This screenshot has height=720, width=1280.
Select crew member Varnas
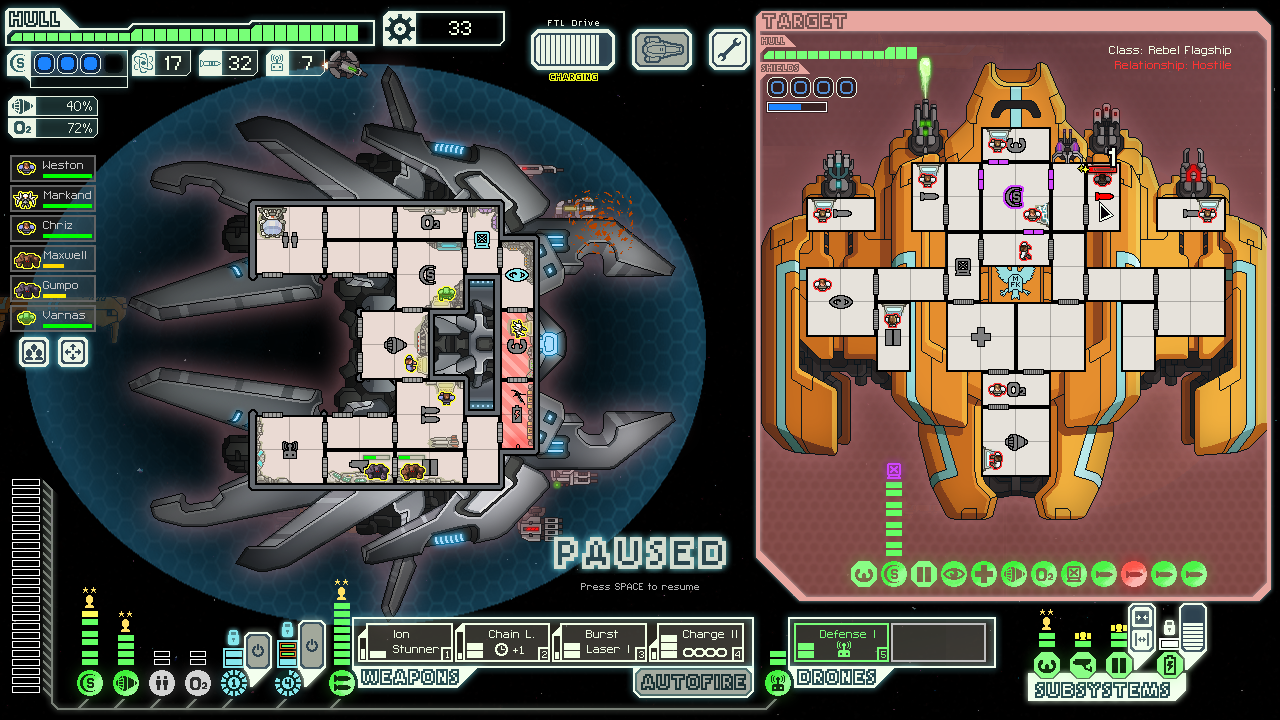click(x=54, y=318)
